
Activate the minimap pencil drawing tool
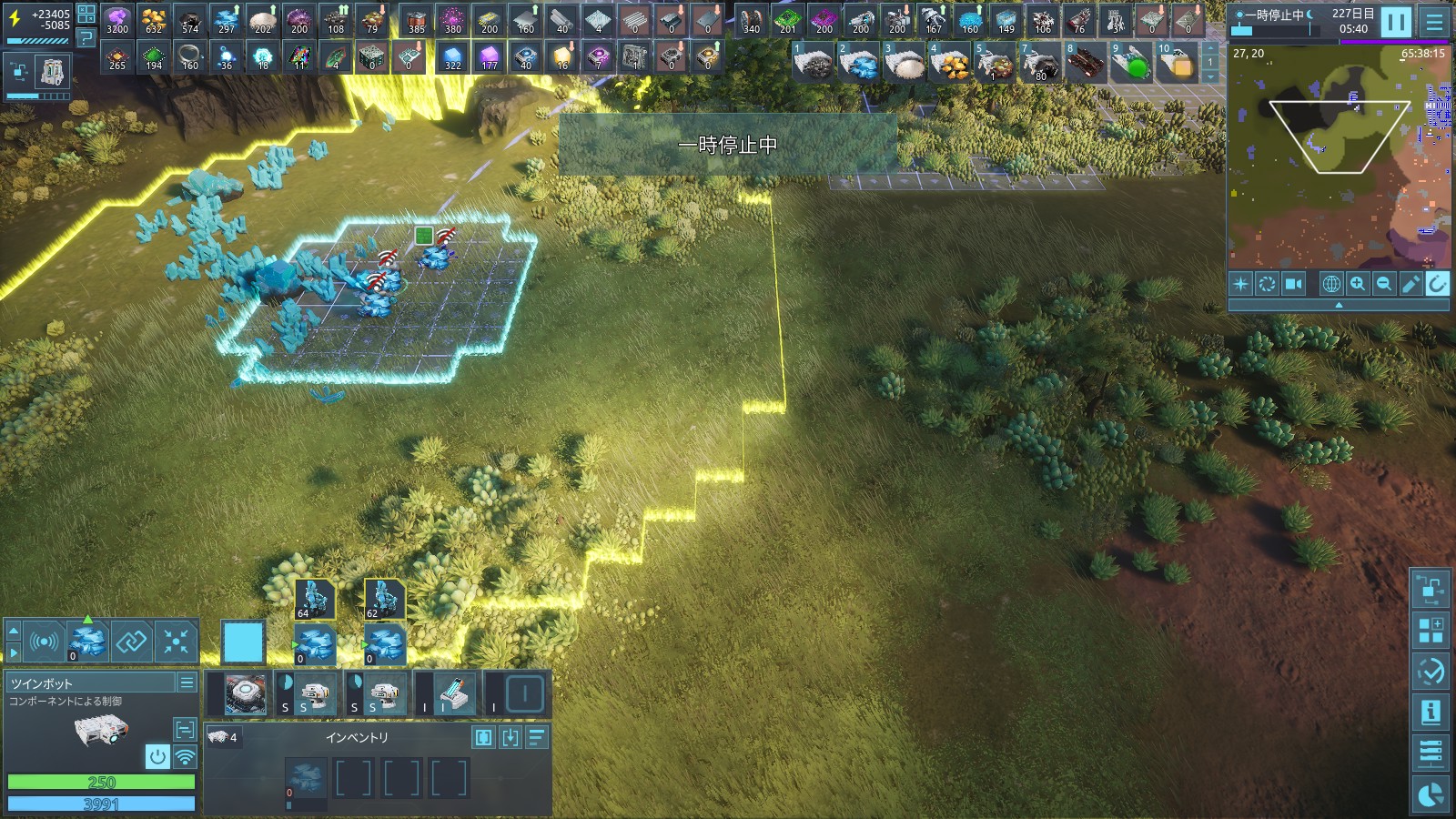[1410, 284]
